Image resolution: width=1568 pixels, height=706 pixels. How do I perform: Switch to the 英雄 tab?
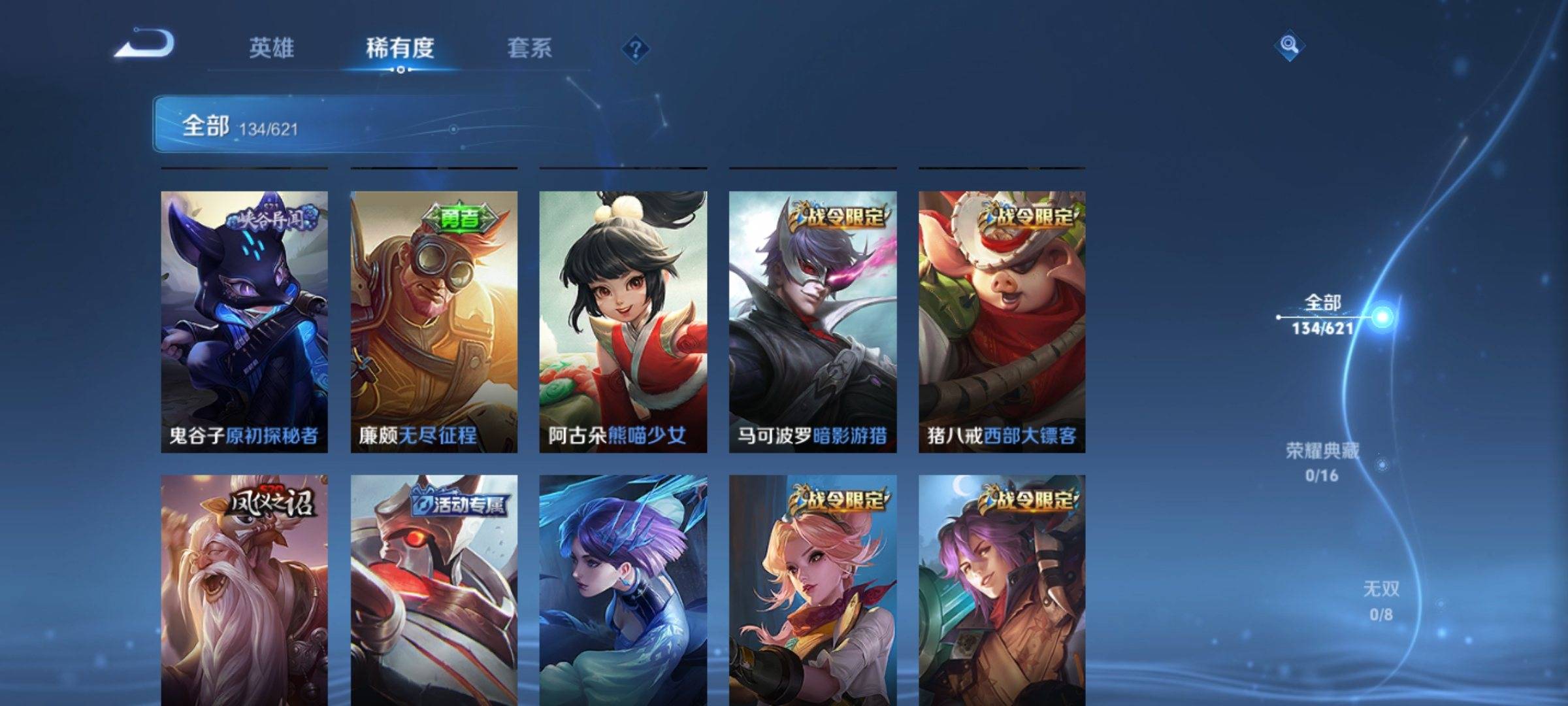(x=271, y=48)
